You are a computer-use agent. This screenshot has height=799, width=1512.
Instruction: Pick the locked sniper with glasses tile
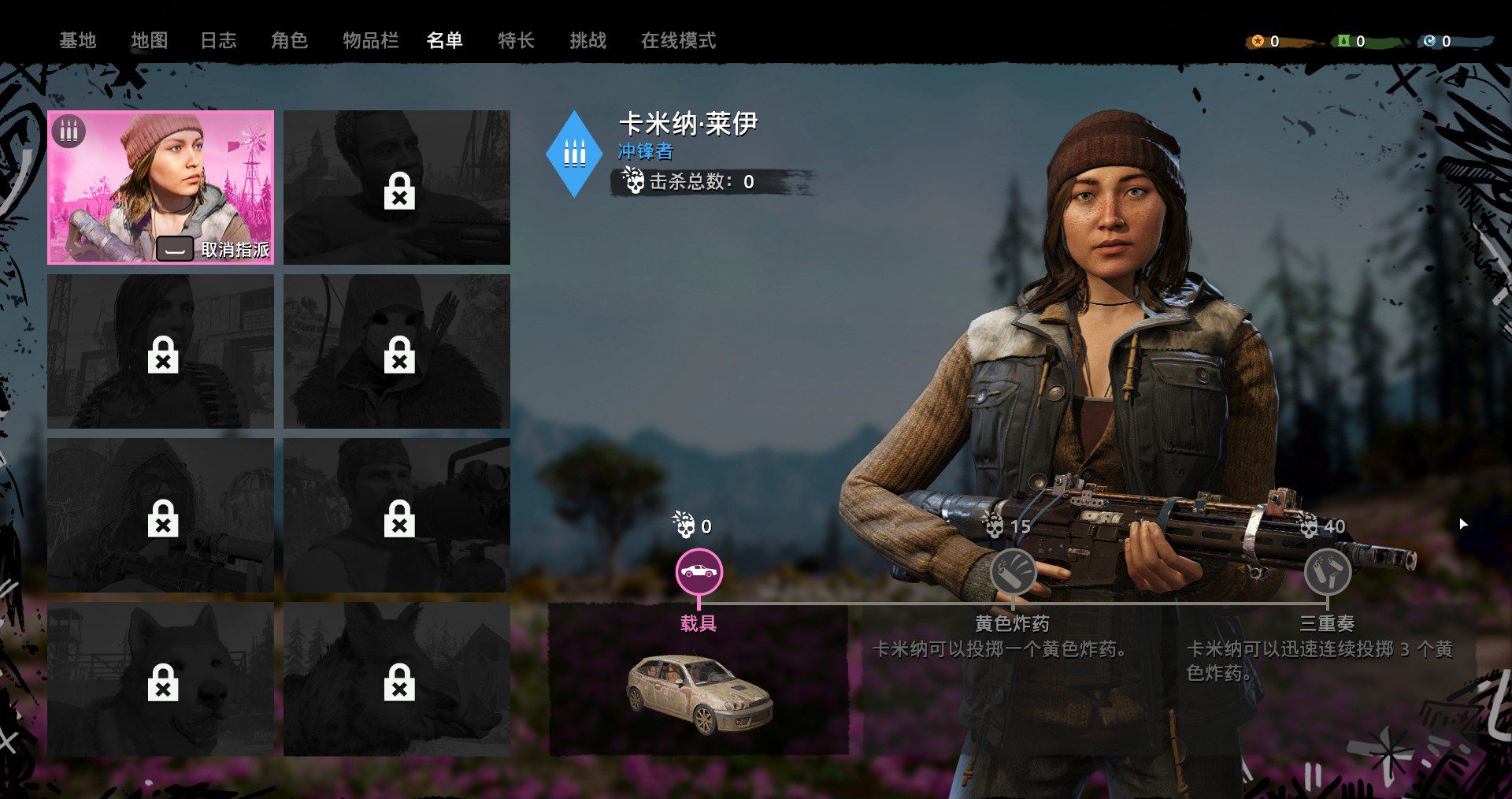tap(161, 515)
